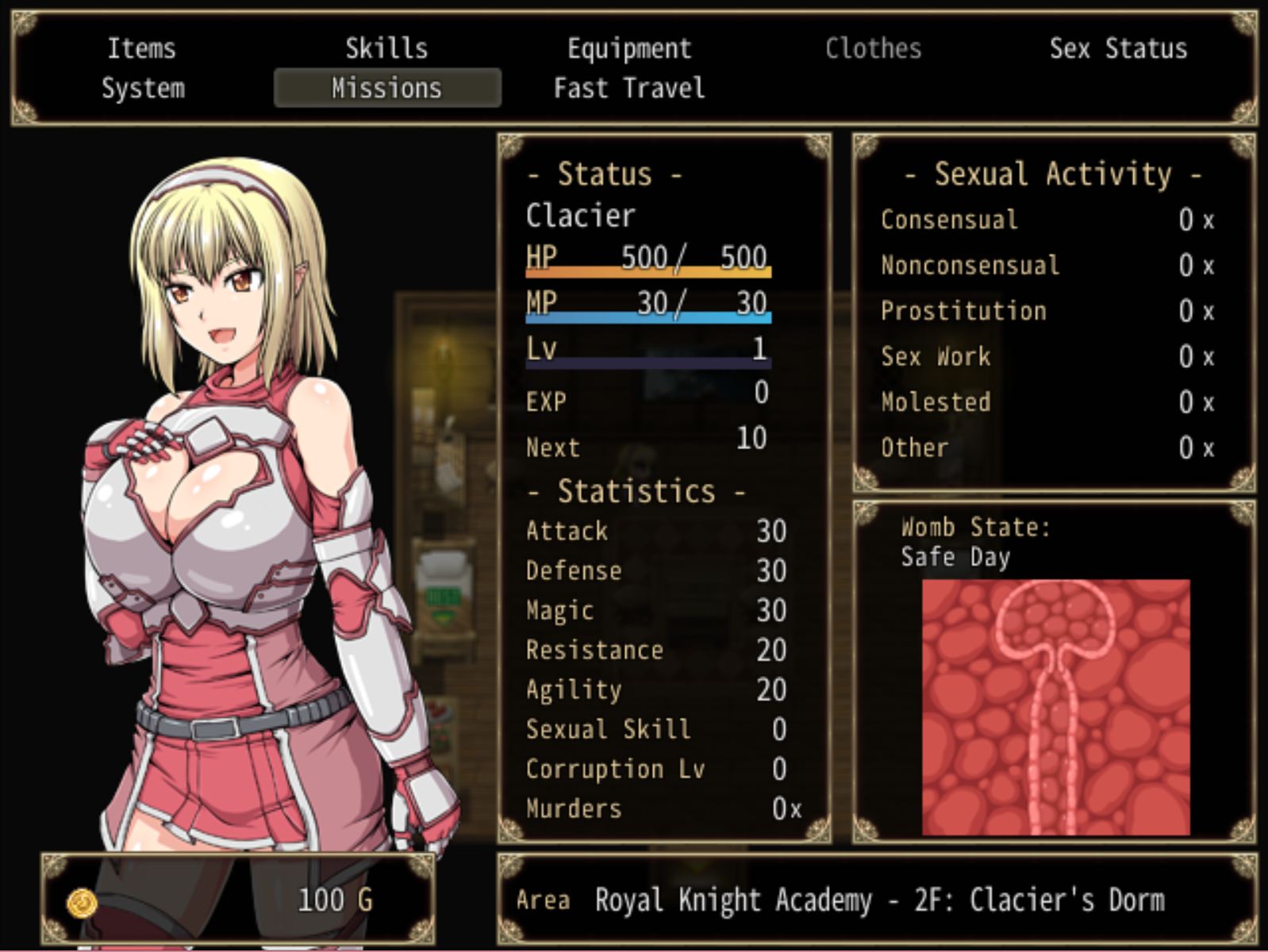The image size is (1268, 952).
Task: Open the System menu
Action: 143,88
